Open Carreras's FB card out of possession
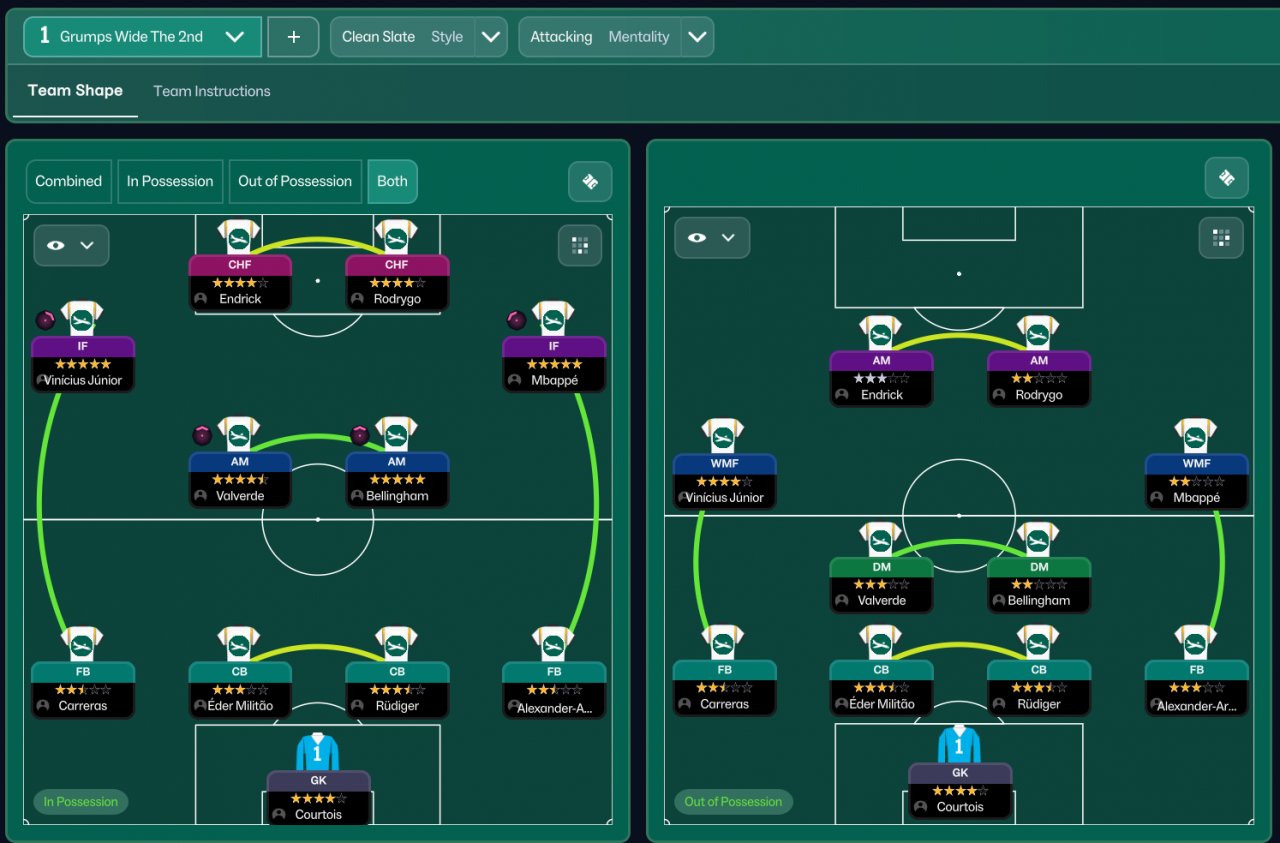 [724, 687]
